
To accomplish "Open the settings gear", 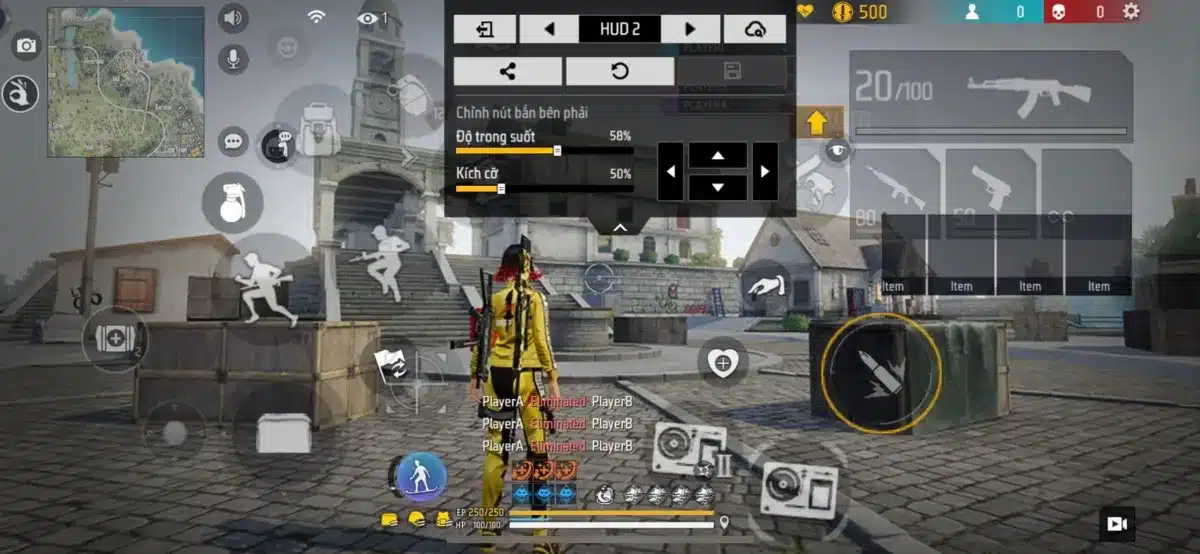I will (x=1131, y=12).
